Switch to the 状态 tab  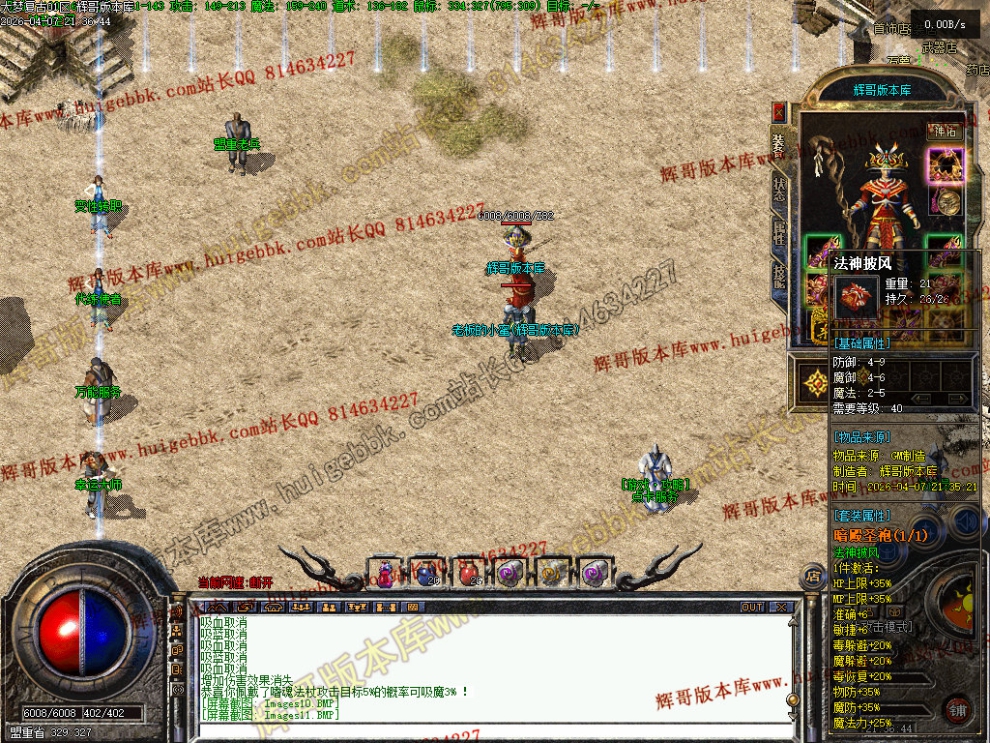pos(780,190)
